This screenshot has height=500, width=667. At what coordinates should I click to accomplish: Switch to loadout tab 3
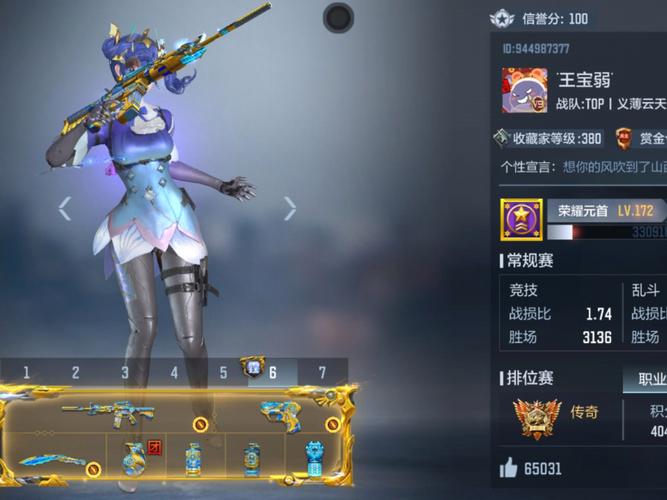click(x=125, y=373)
